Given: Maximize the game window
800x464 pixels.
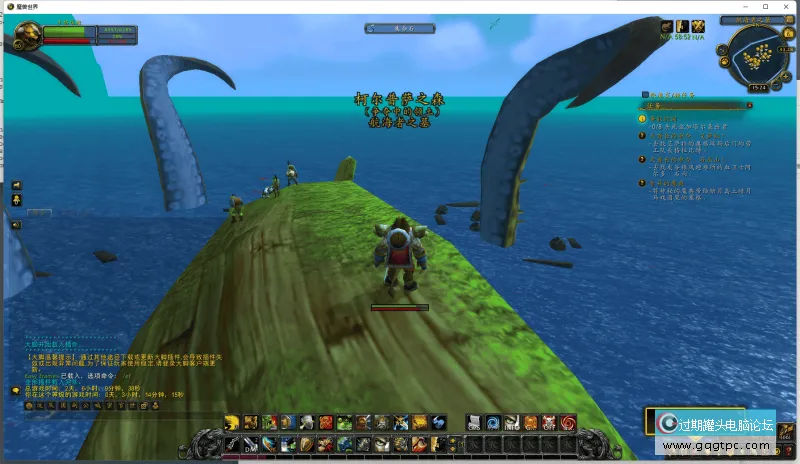Looking at the screenshot, I should click(x=767, y=6).
